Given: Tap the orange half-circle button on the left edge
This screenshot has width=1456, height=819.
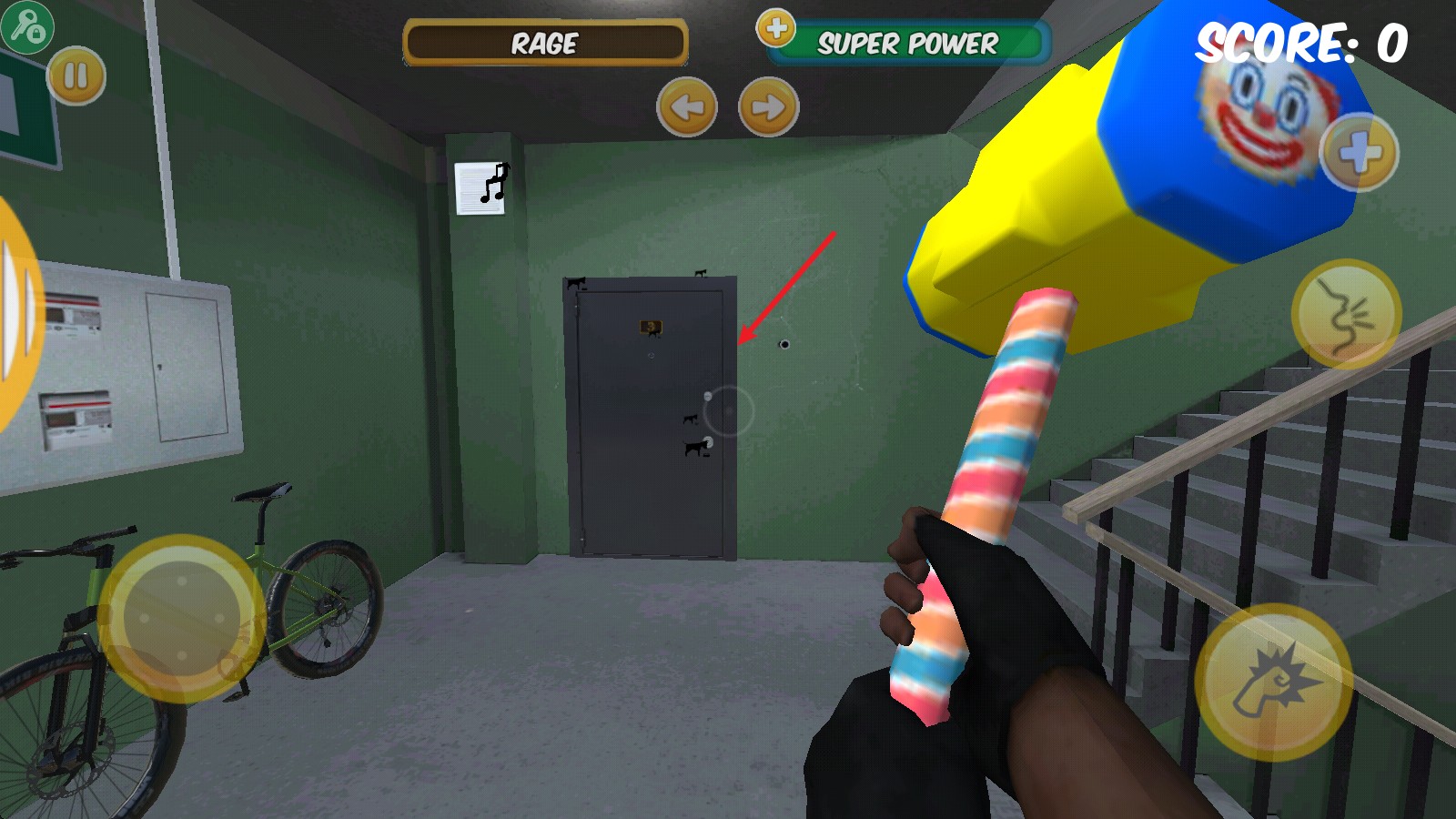Looking at the screenshot, I should coord(16,314).
